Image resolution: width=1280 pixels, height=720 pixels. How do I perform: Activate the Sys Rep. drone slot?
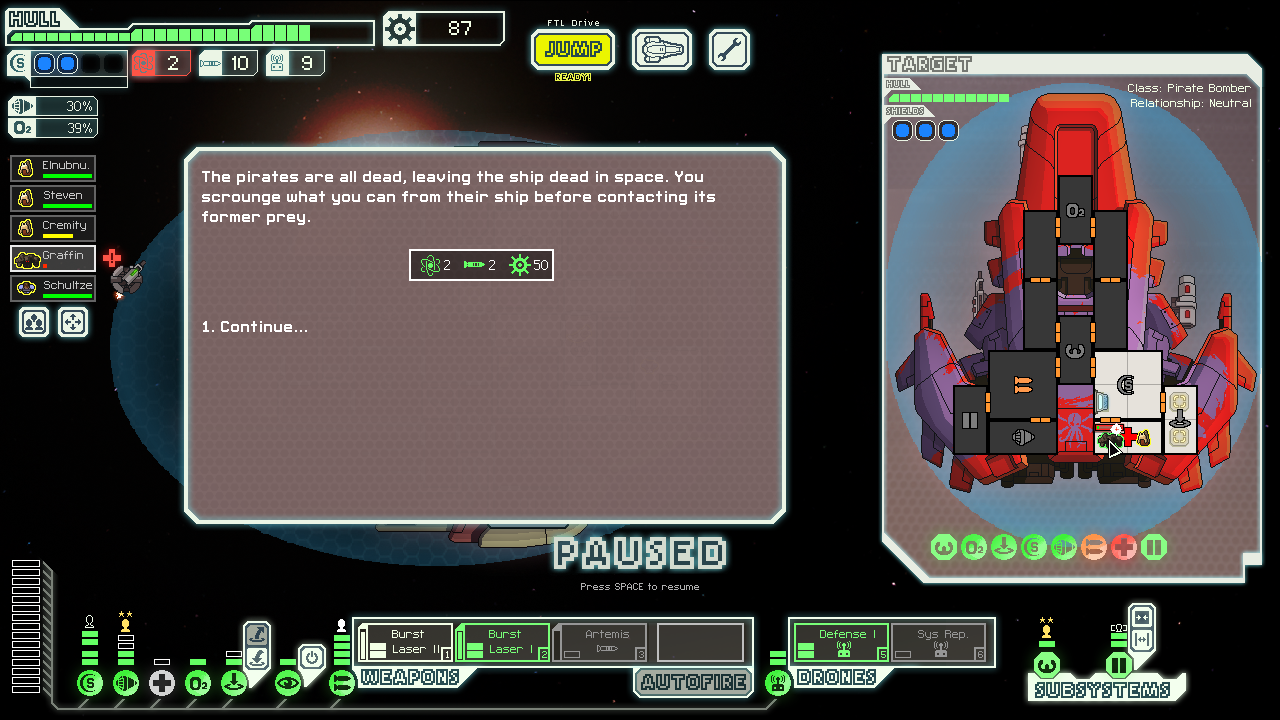938,642
